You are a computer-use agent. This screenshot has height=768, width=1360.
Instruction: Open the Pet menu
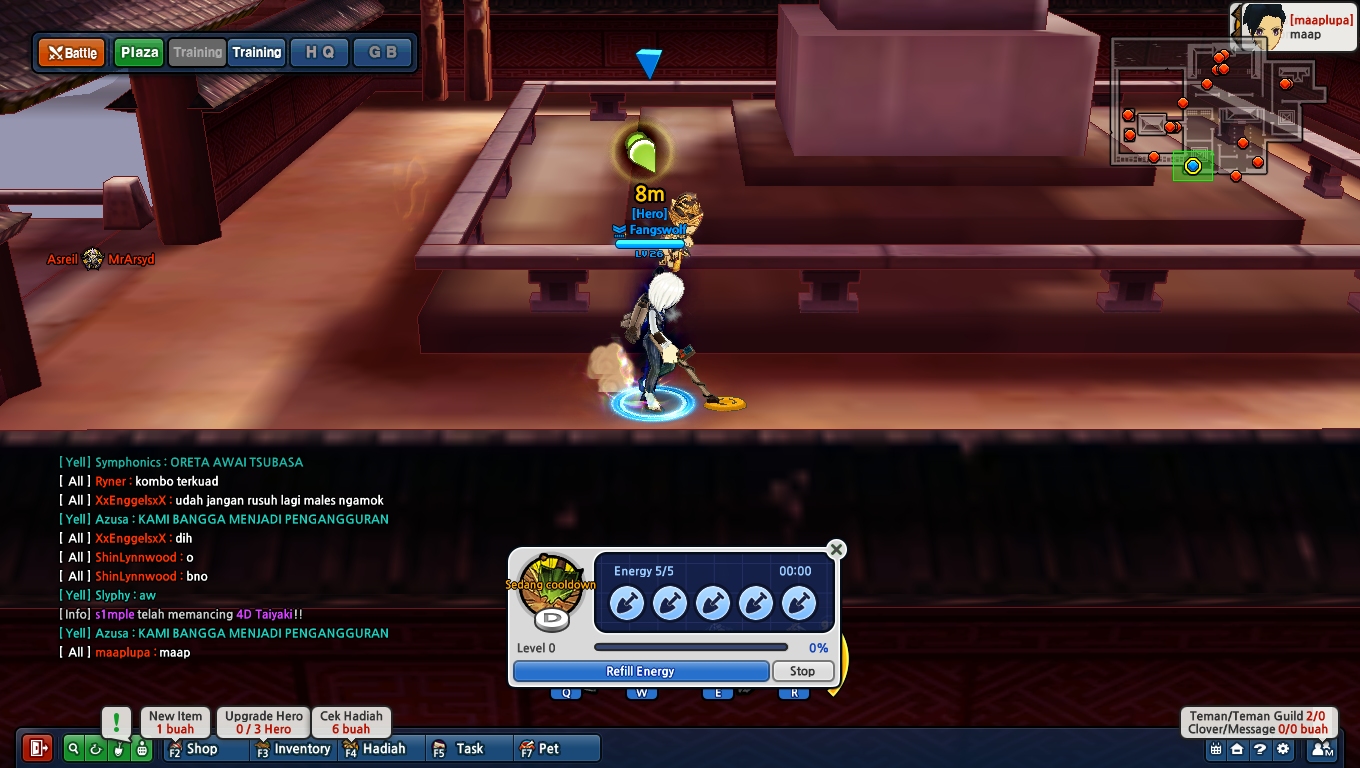(541, 748)
